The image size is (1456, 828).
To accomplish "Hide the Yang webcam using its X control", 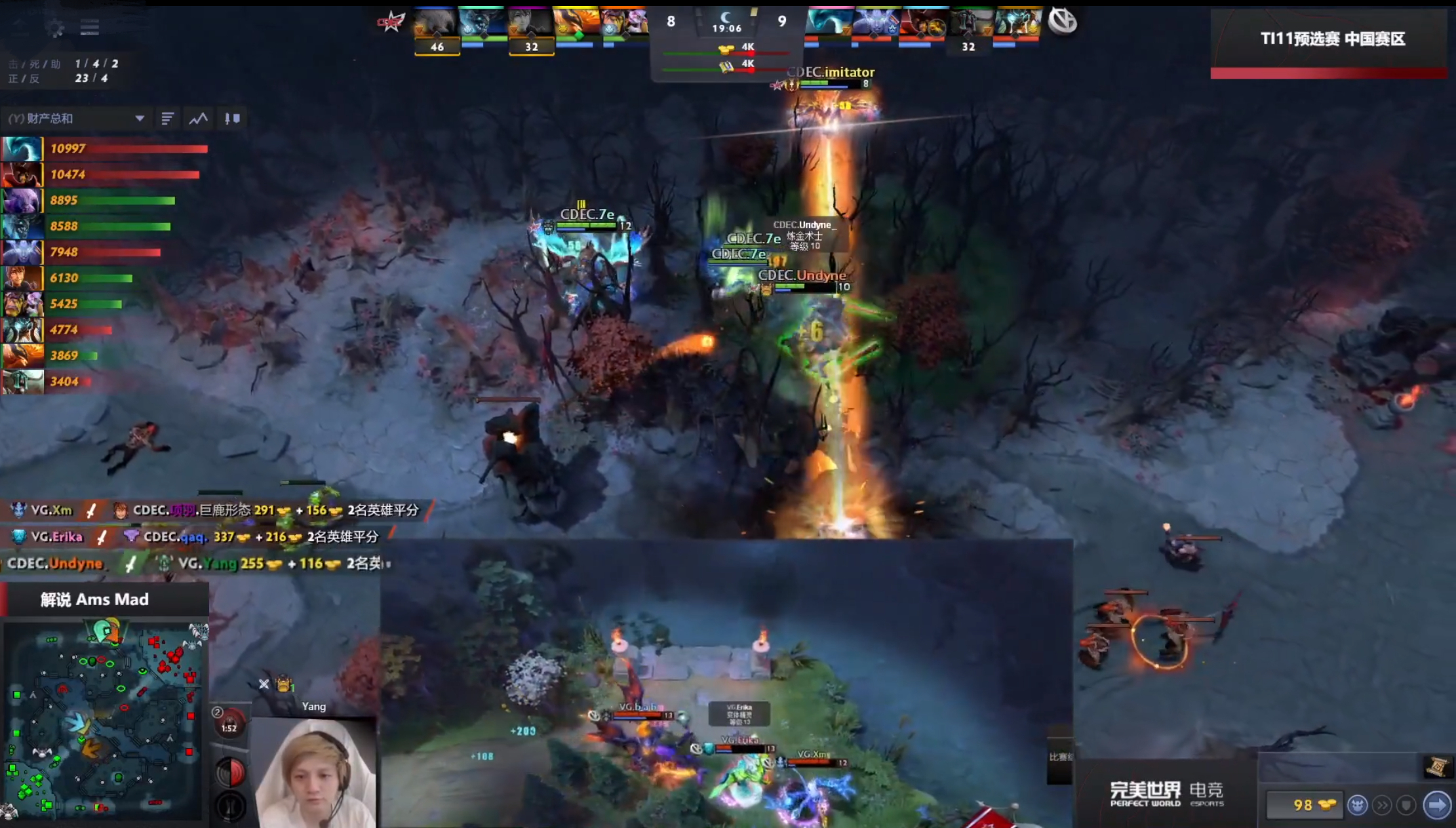I will click(x=264, y=684).
